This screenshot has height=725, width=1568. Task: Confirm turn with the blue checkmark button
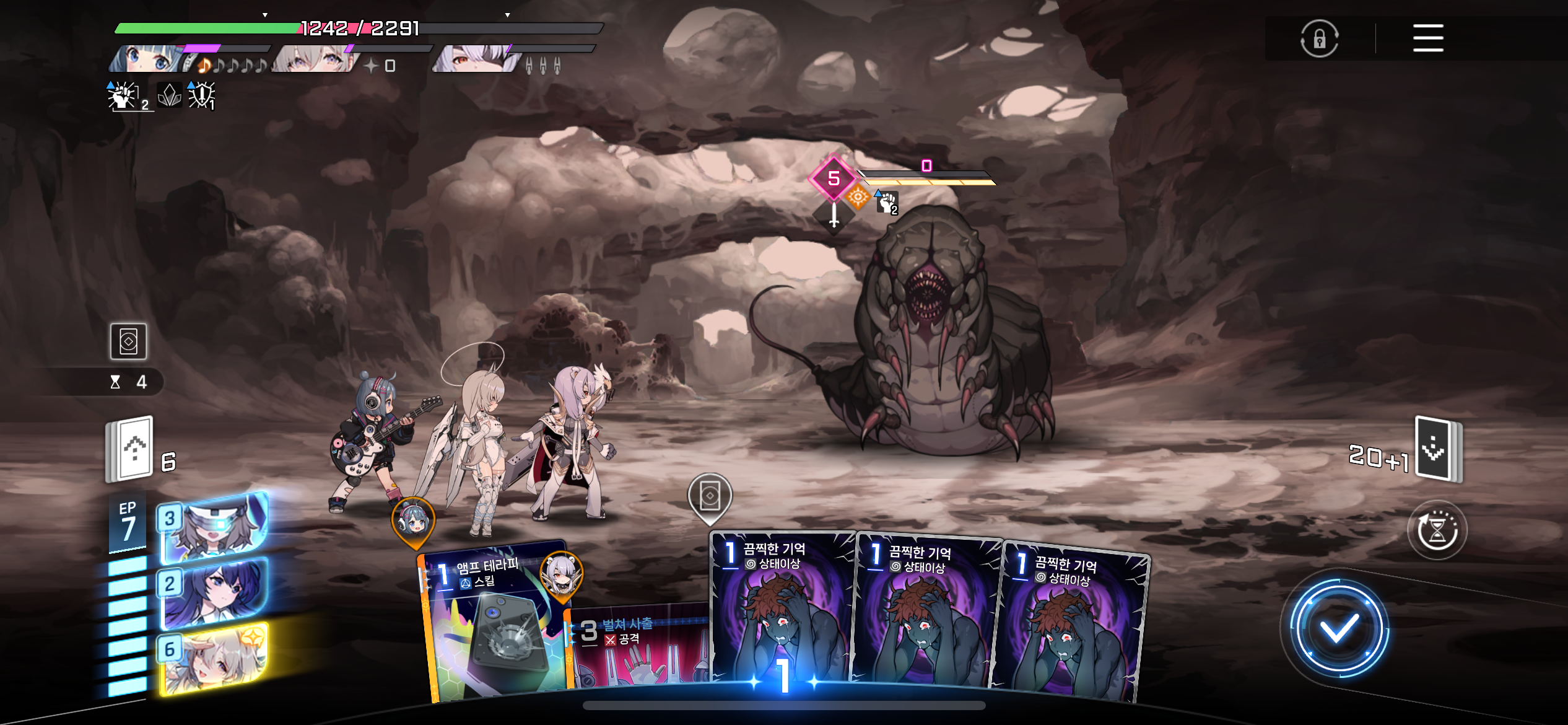pyautogui.click(x=1338, y=629)
